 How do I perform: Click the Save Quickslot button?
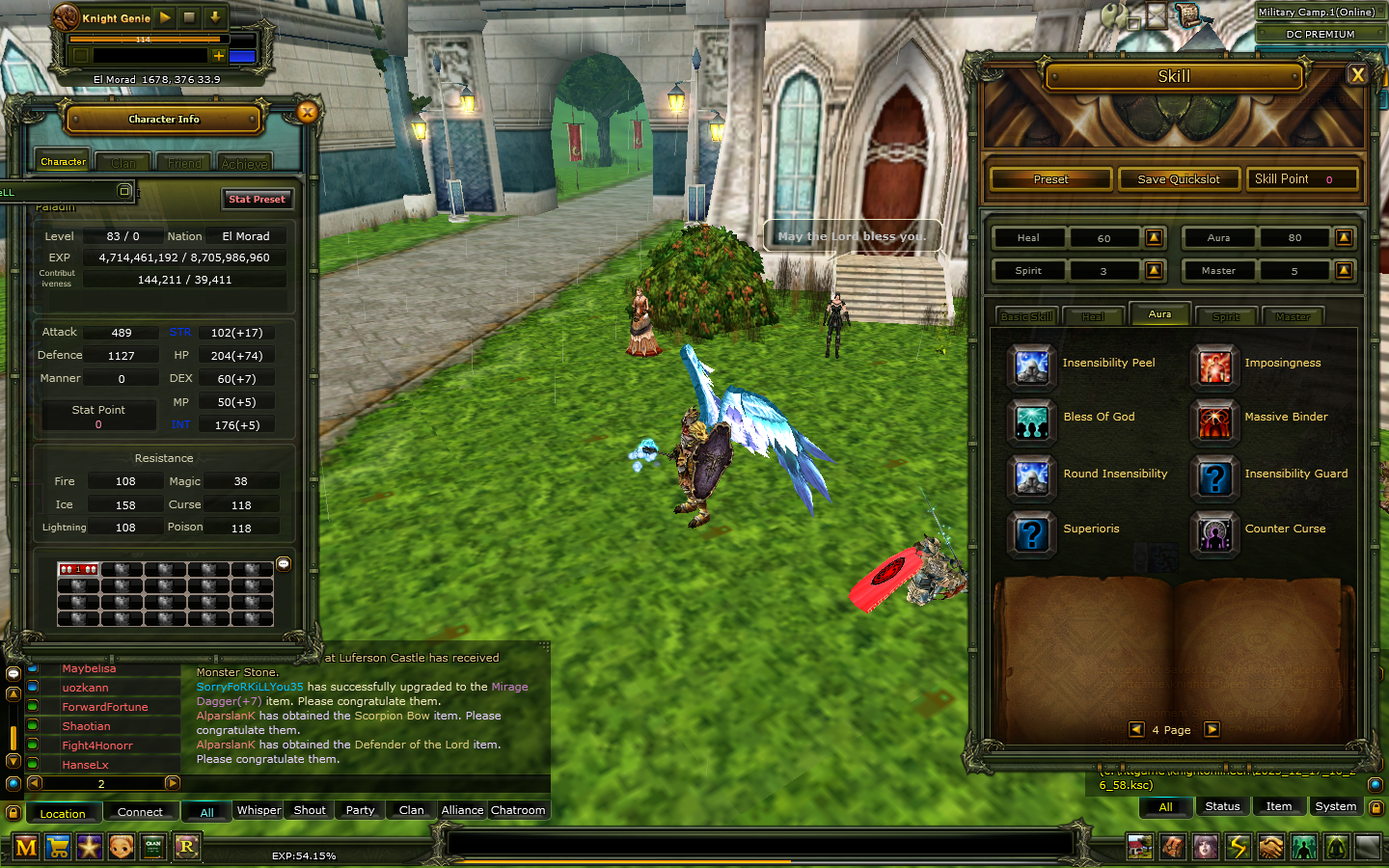coord(1179,178)
